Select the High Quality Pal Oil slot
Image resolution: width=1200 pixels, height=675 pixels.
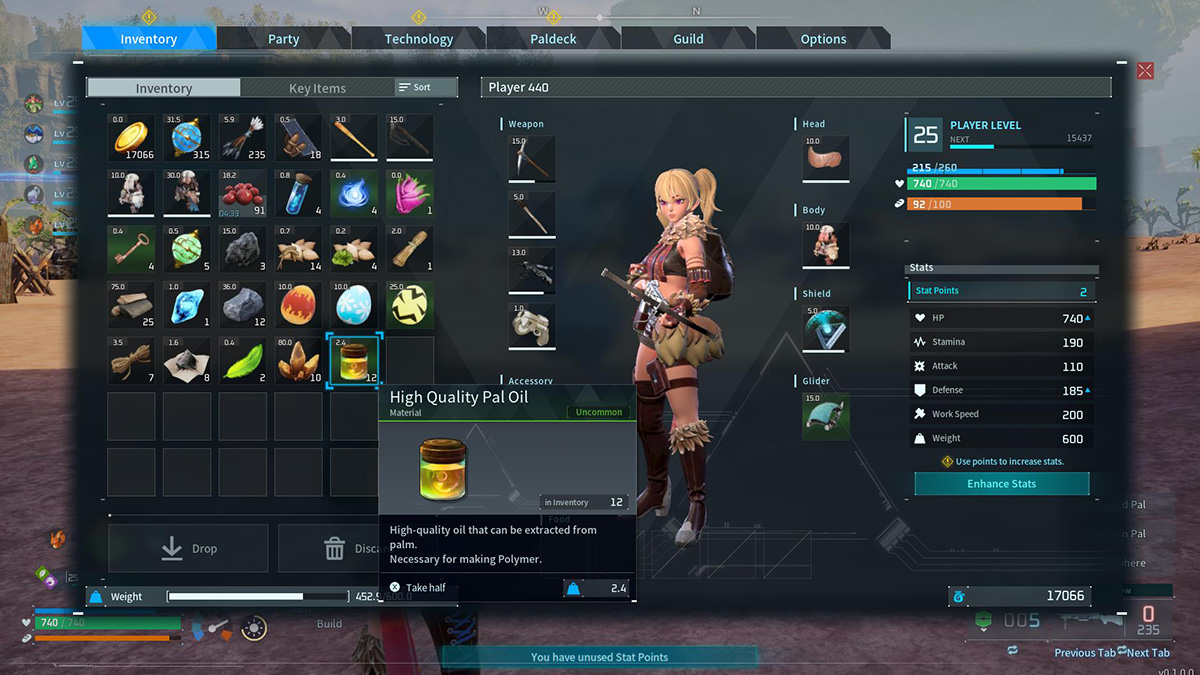tap(354, 361)
